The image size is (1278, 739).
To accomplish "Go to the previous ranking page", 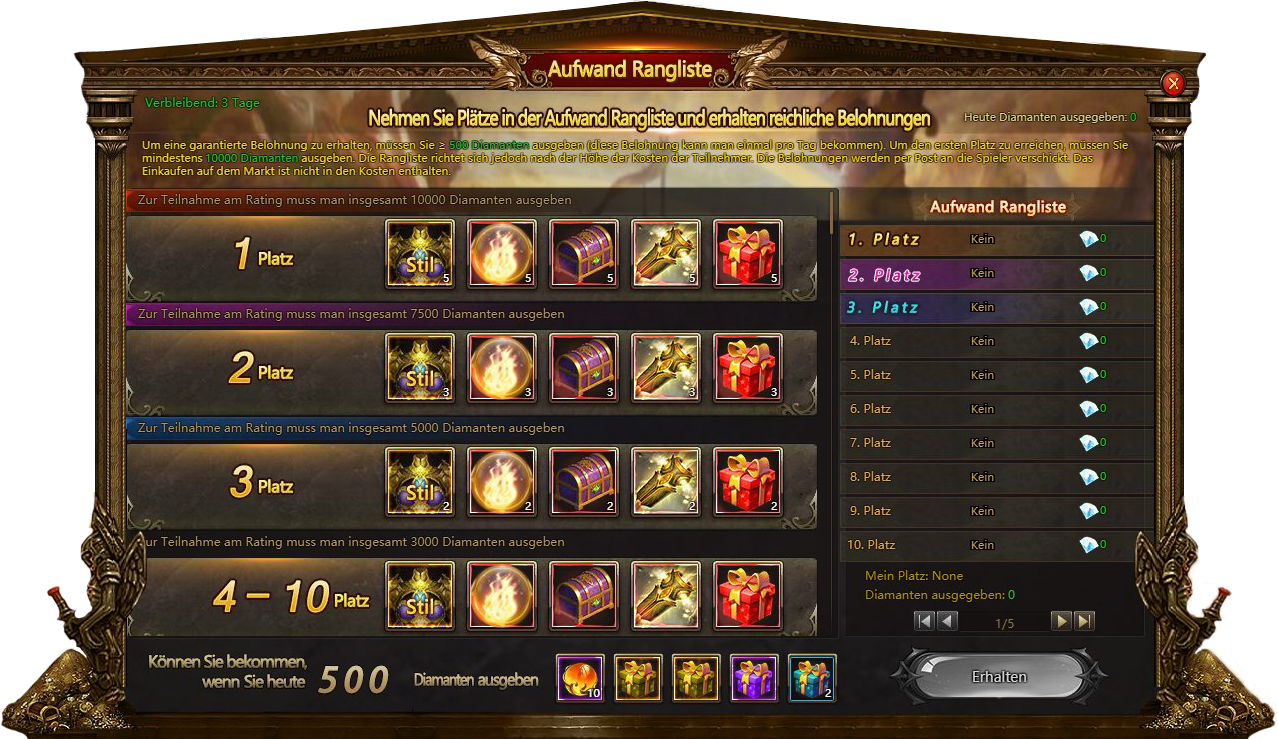I will pyautogui.click(x=947, y=621).
